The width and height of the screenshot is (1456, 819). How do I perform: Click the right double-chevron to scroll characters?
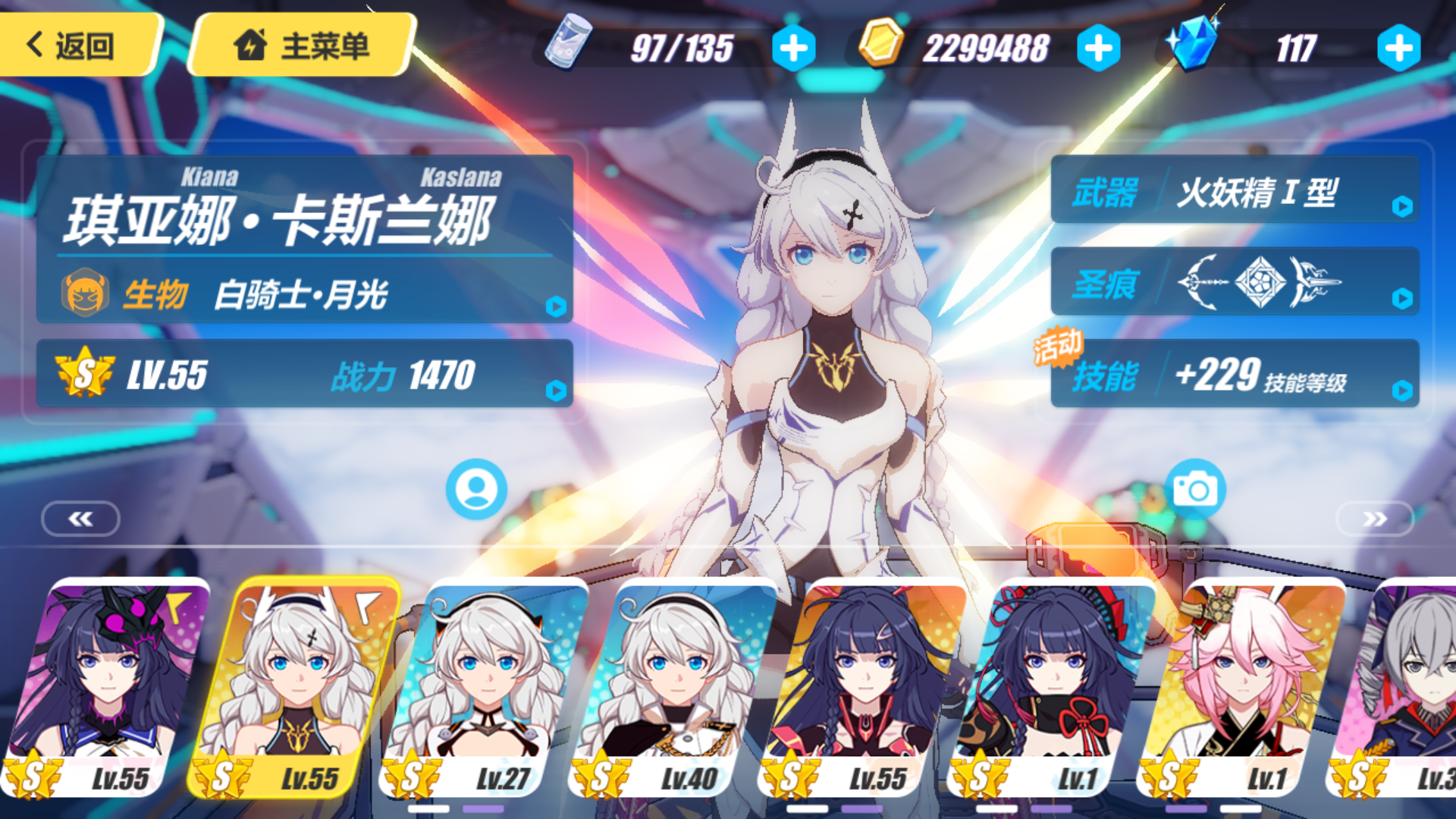point(1375,519)
